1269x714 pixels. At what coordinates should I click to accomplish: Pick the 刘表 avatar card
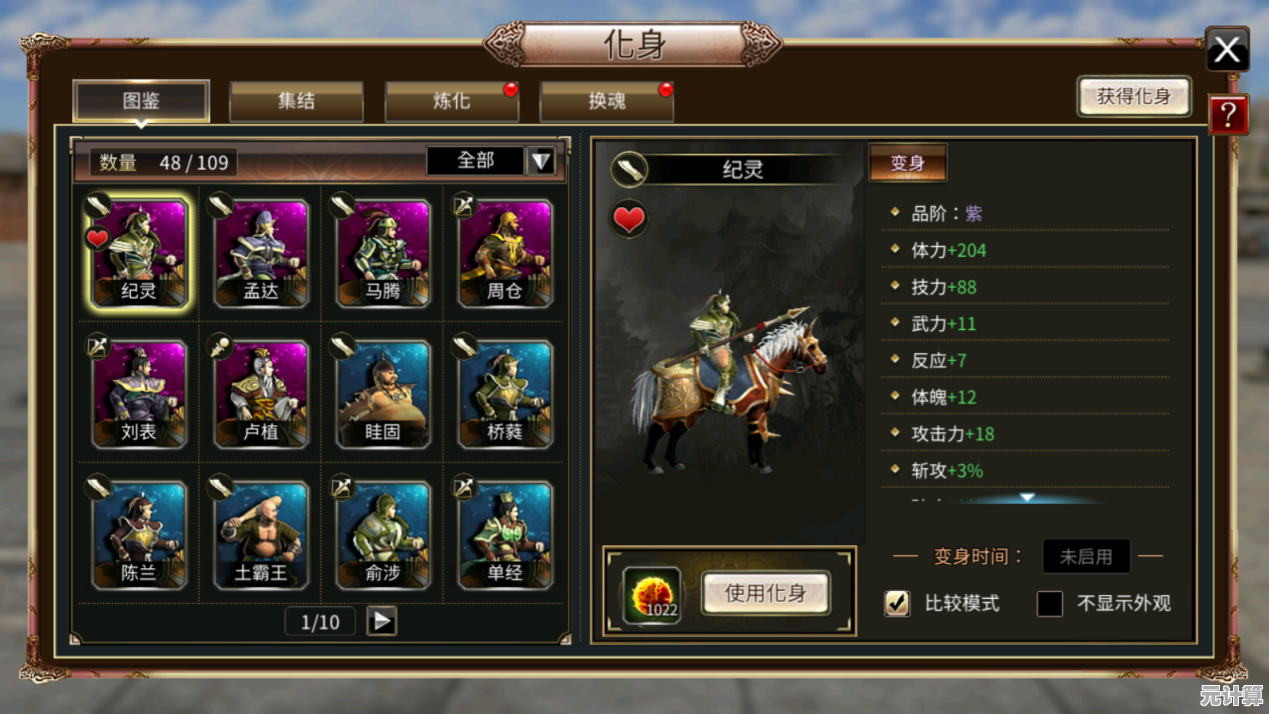(x=139, y=394)
